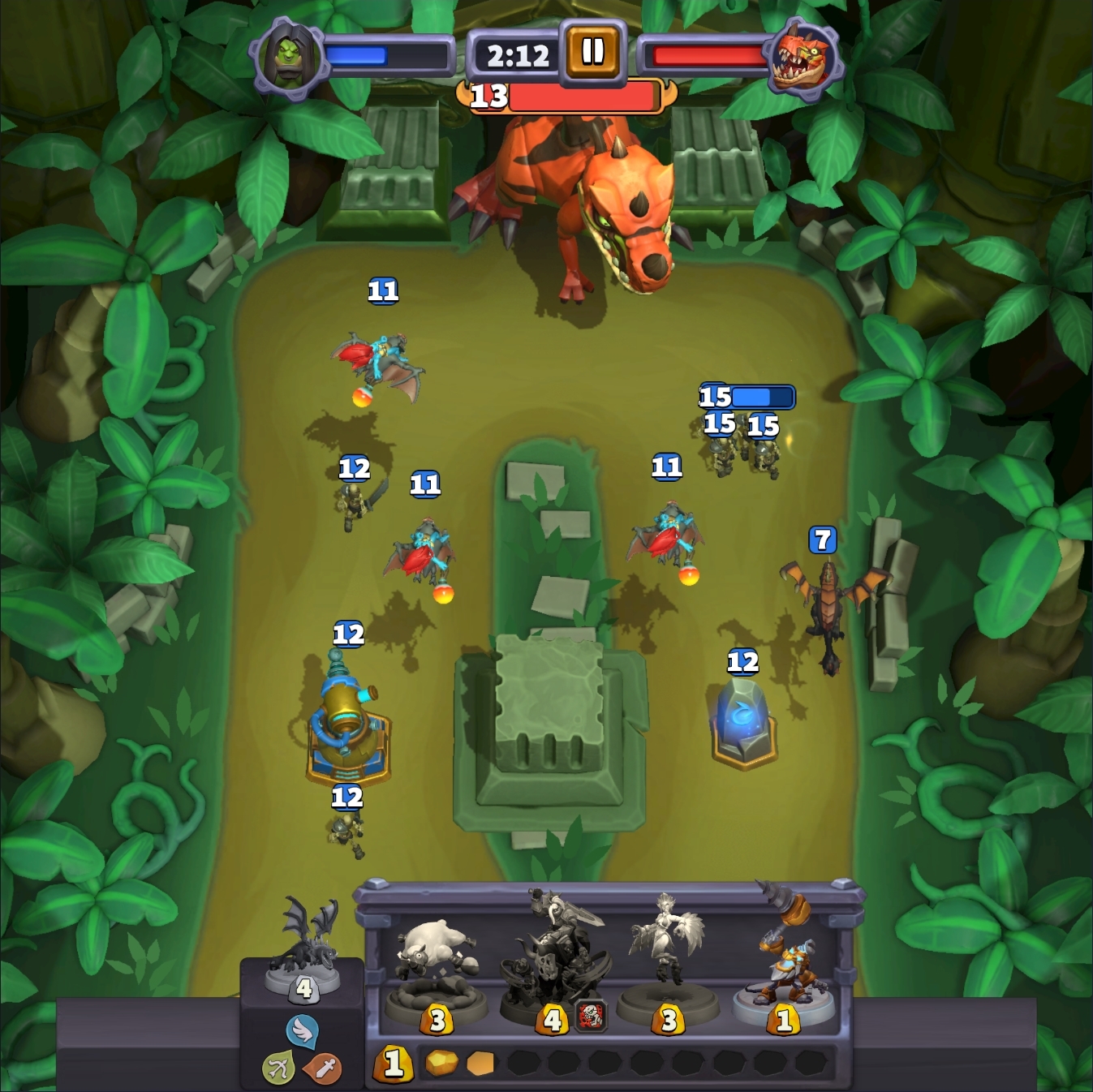Click the hooded orc leader portrait
Image resolution: width=1093 pixels, height=1092 pixels.
pyautogui.click(x=289, y=57)
